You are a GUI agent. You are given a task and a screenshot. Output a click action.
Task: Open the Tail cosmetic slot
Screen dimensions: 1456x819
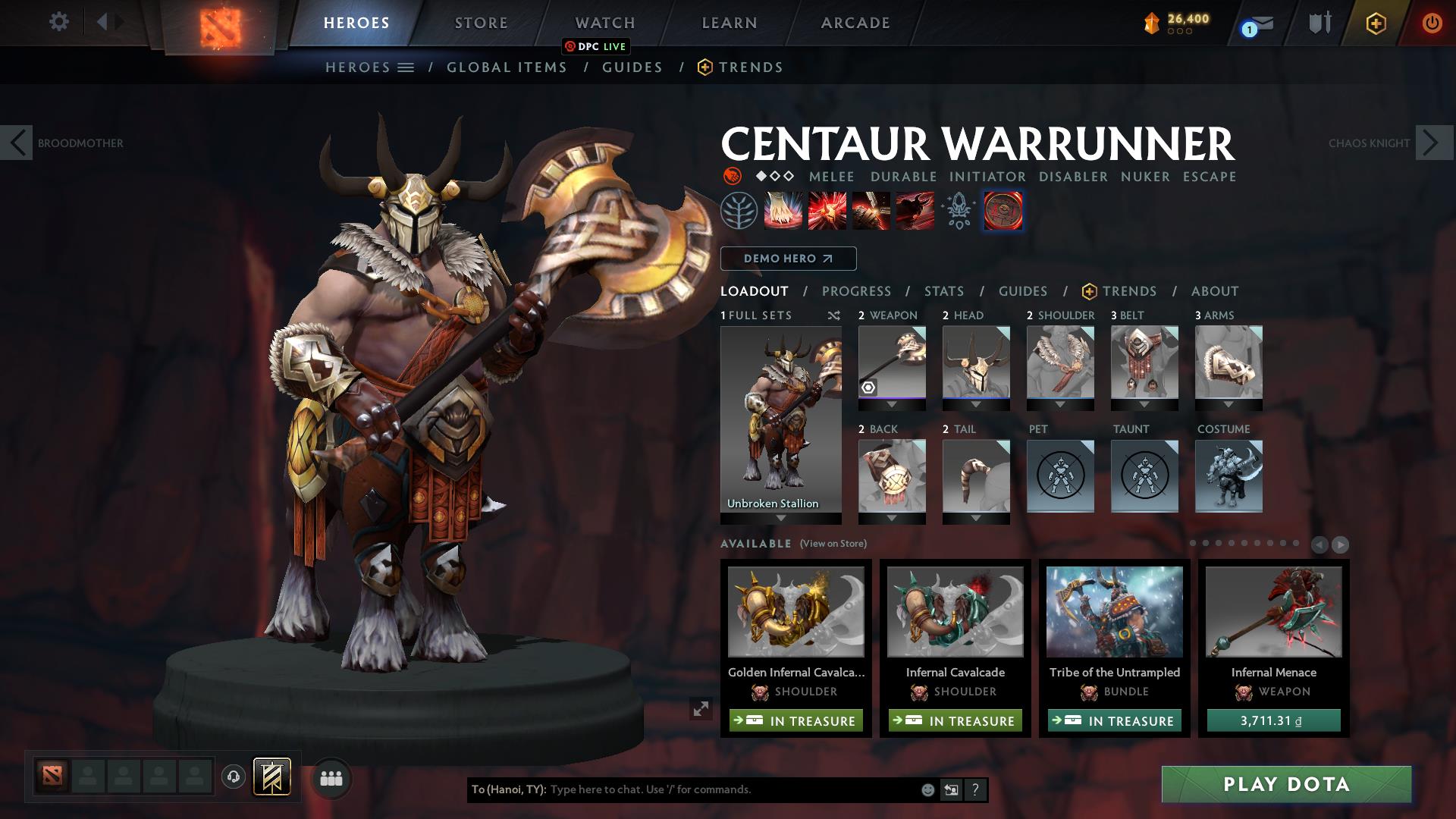[976, 476]
